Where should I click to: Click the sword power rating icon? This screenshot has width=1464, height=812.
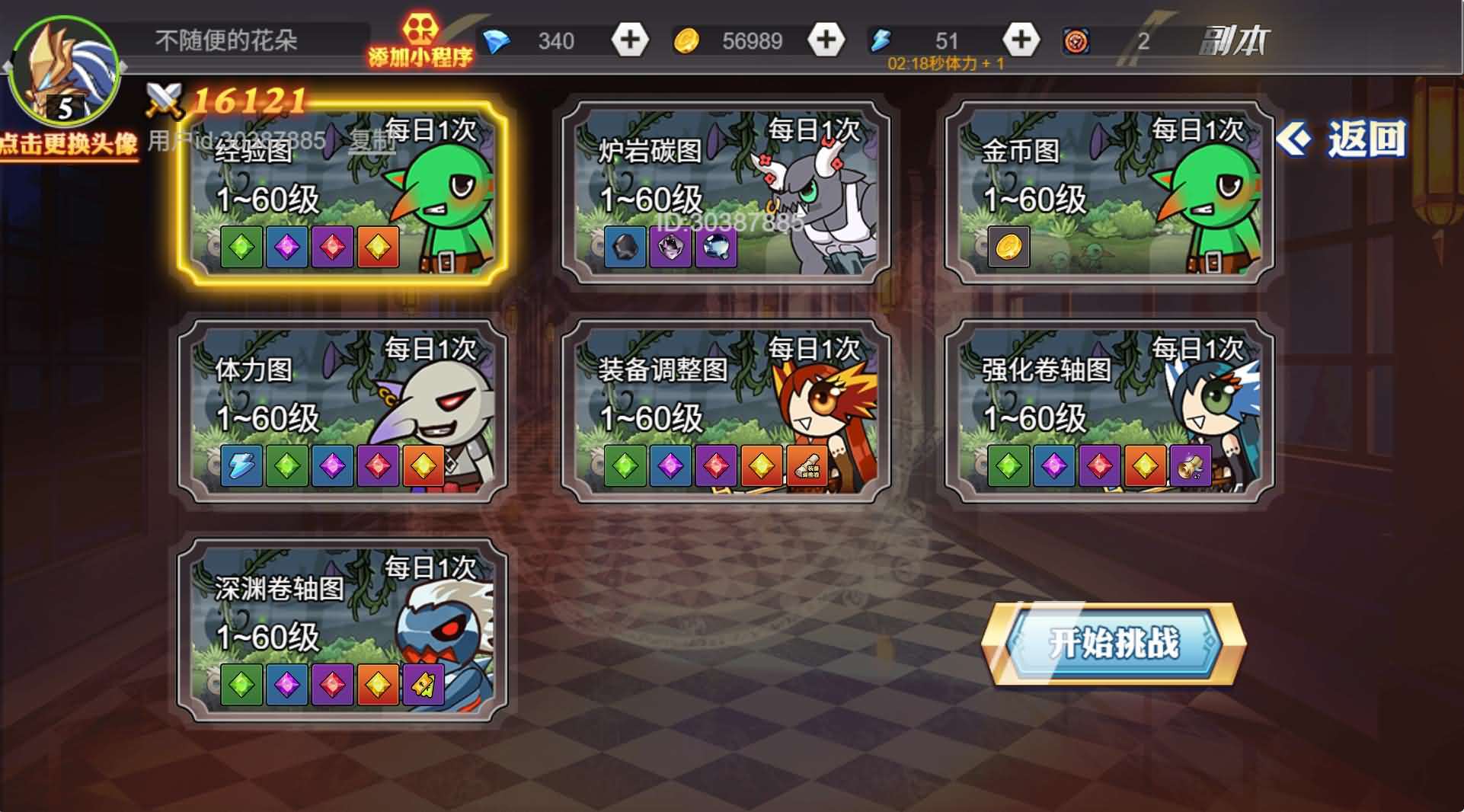(167, 100)
